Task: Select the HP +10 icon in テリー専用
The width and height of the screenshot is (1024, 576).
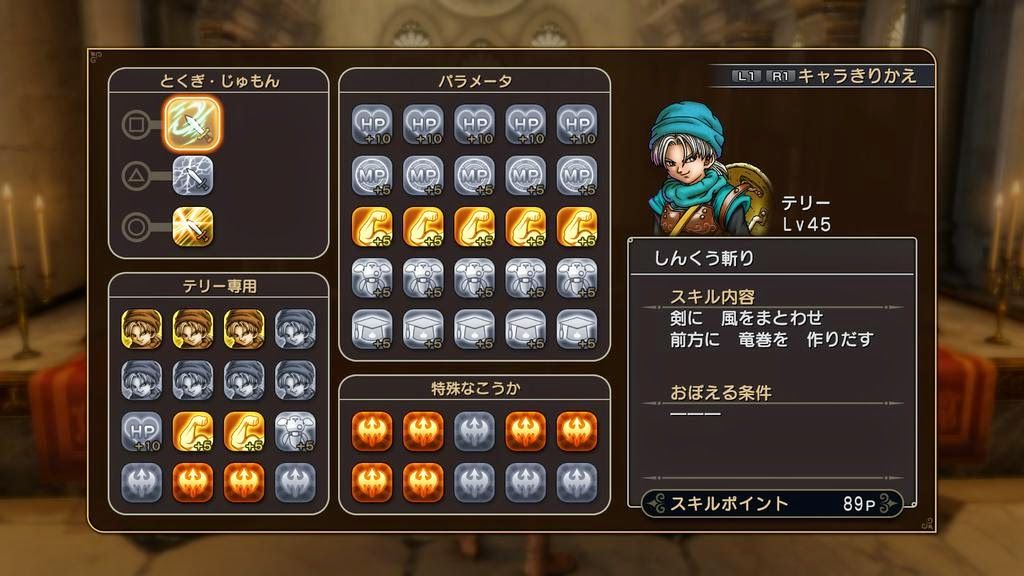Action: (x=141, y=430)
